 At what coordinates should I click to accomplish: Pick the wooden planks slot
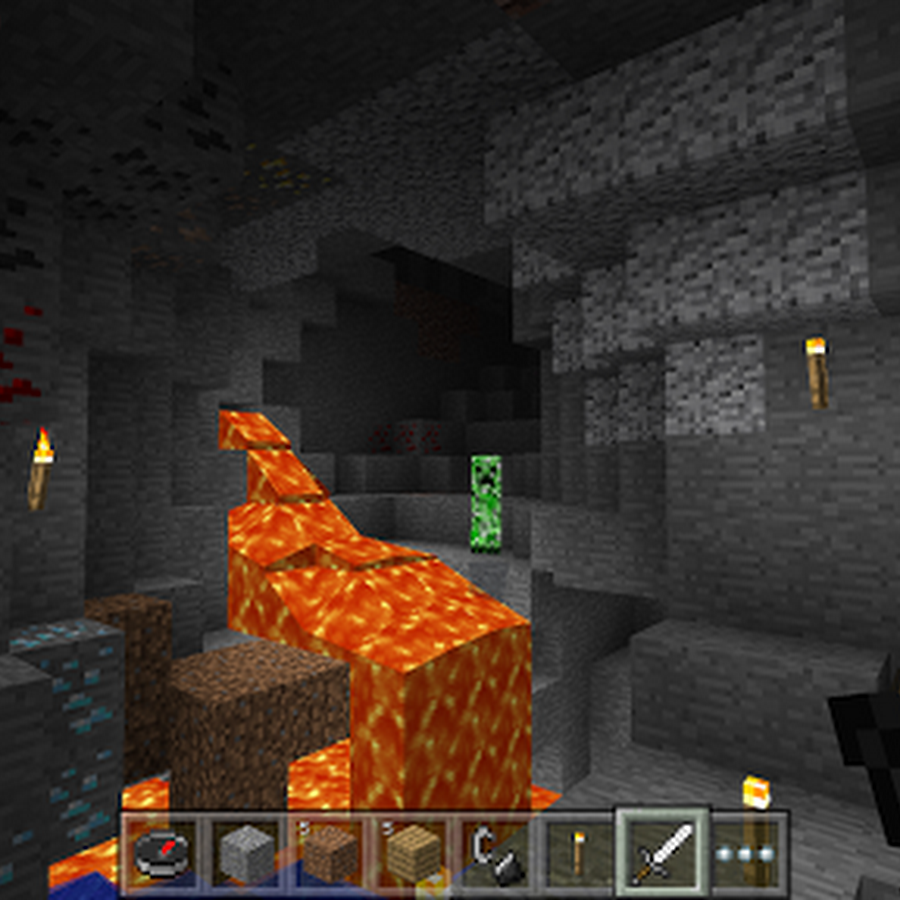pyautogui.click(x=414, y=854)
